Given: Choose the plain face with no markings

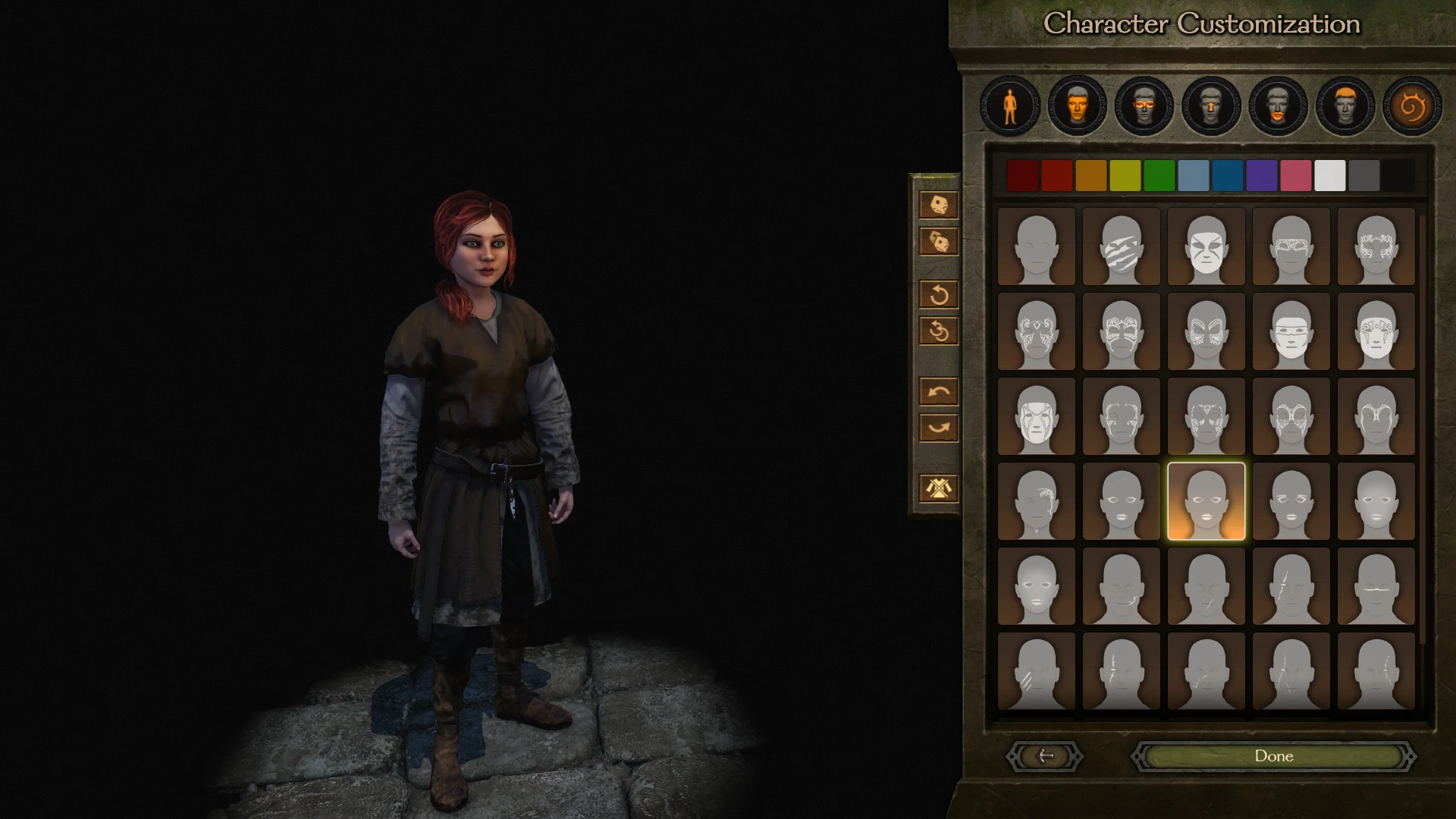Looking at the screenshot, I should tap(1036, 246).
